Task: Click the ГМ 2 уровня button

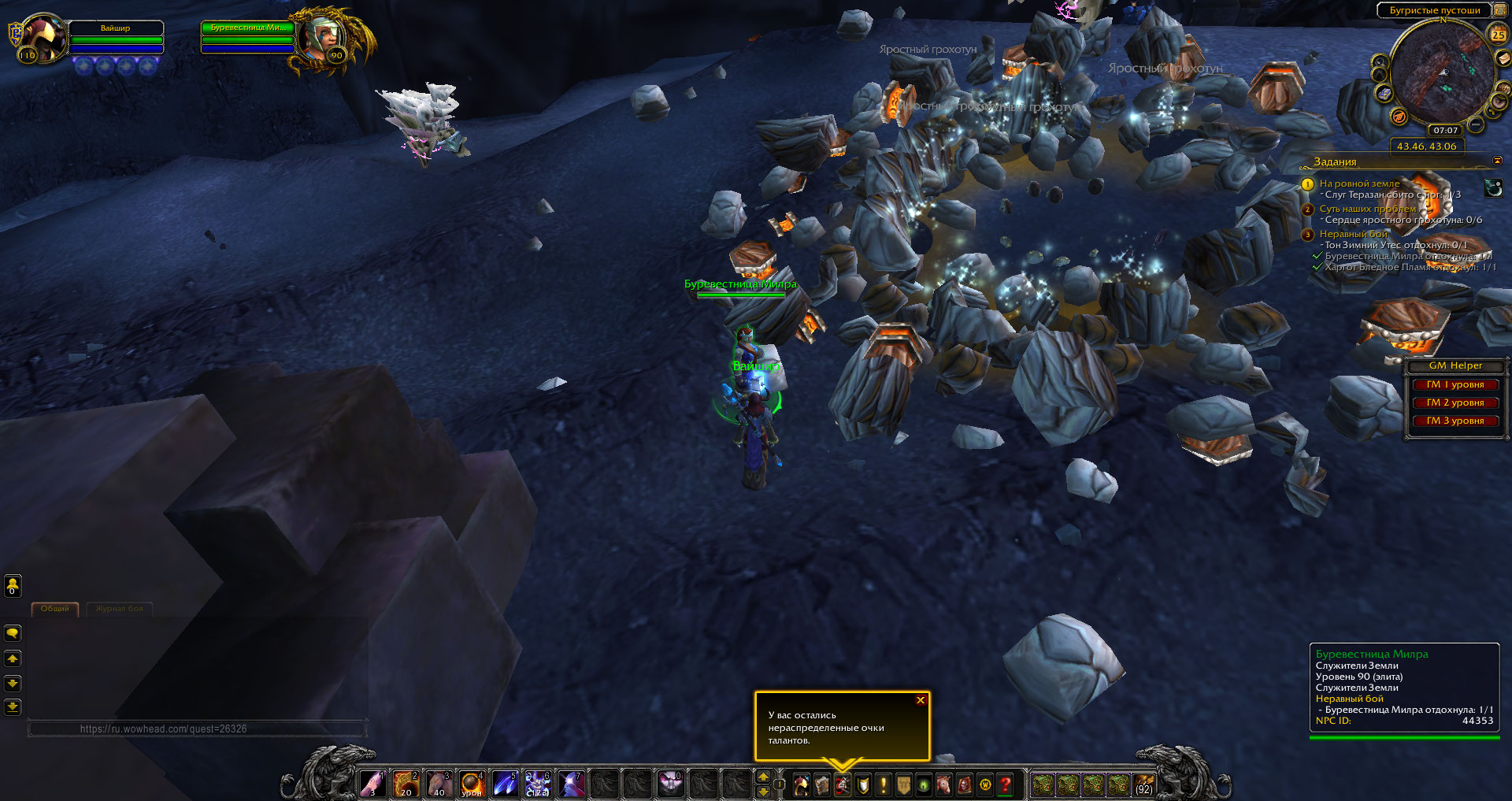Action: coord(1455,402)
